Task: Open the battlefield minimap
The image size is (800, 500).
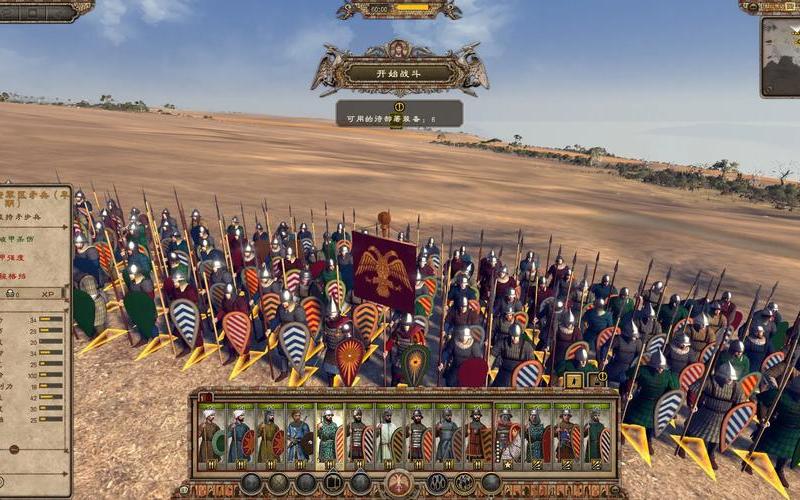Action: point(781,56)
